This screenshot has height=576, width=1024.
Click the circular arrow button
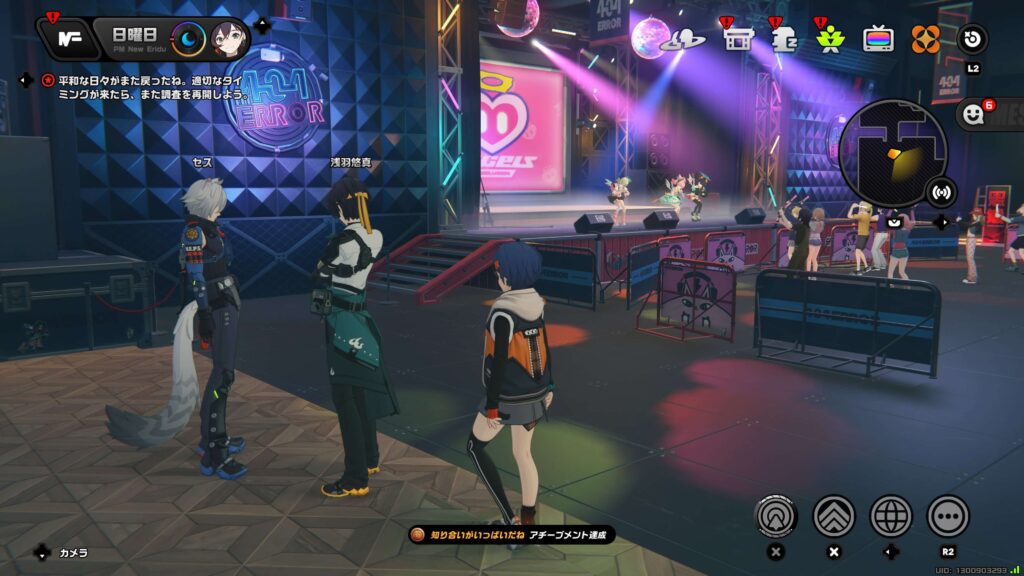(x=972, y=39)
